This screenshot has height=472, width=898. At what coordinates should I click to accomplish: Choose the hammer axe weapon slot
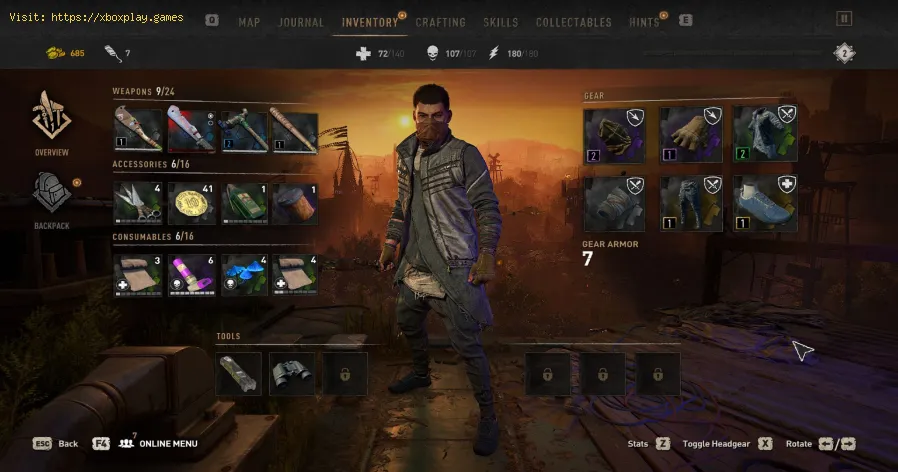(x=243, y=130)
